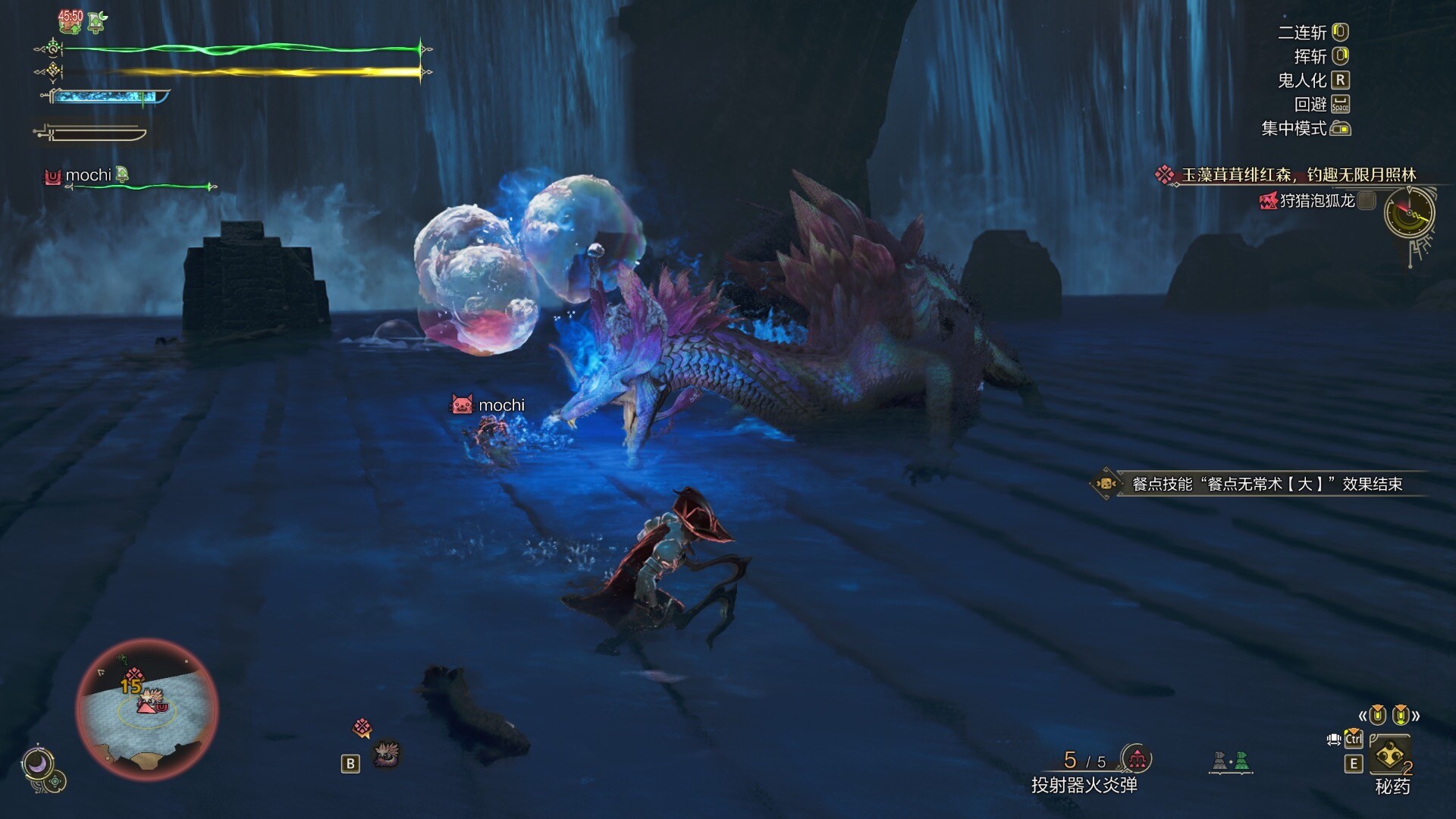Select party member mochi in the list
The height and width of the screenshot is (819, 1456).
click(88, 176)
